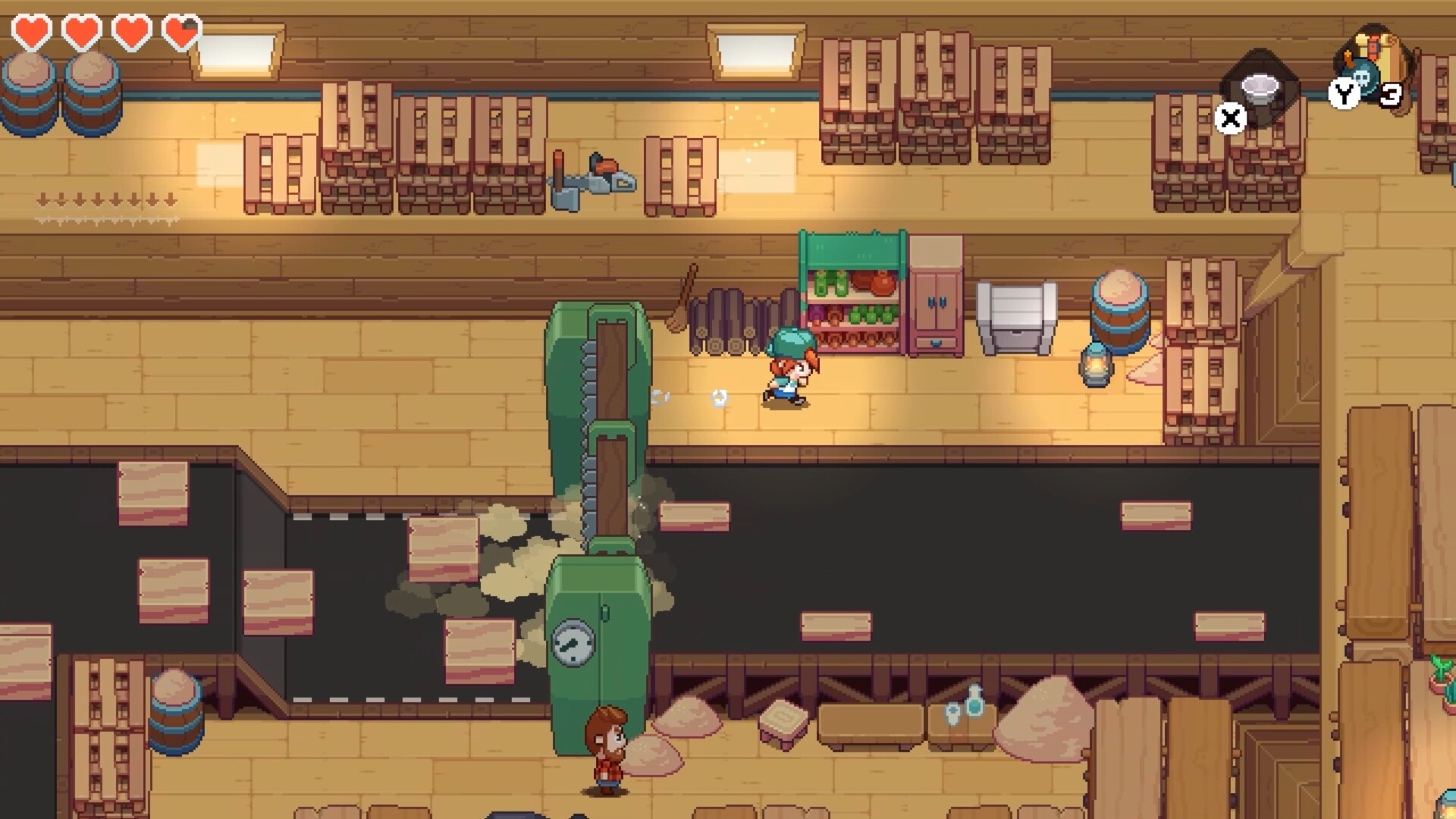The height and width of the screenshot is (819, 1456).
Task: Click the X button prompt icon
Action: click(1230, 118)
